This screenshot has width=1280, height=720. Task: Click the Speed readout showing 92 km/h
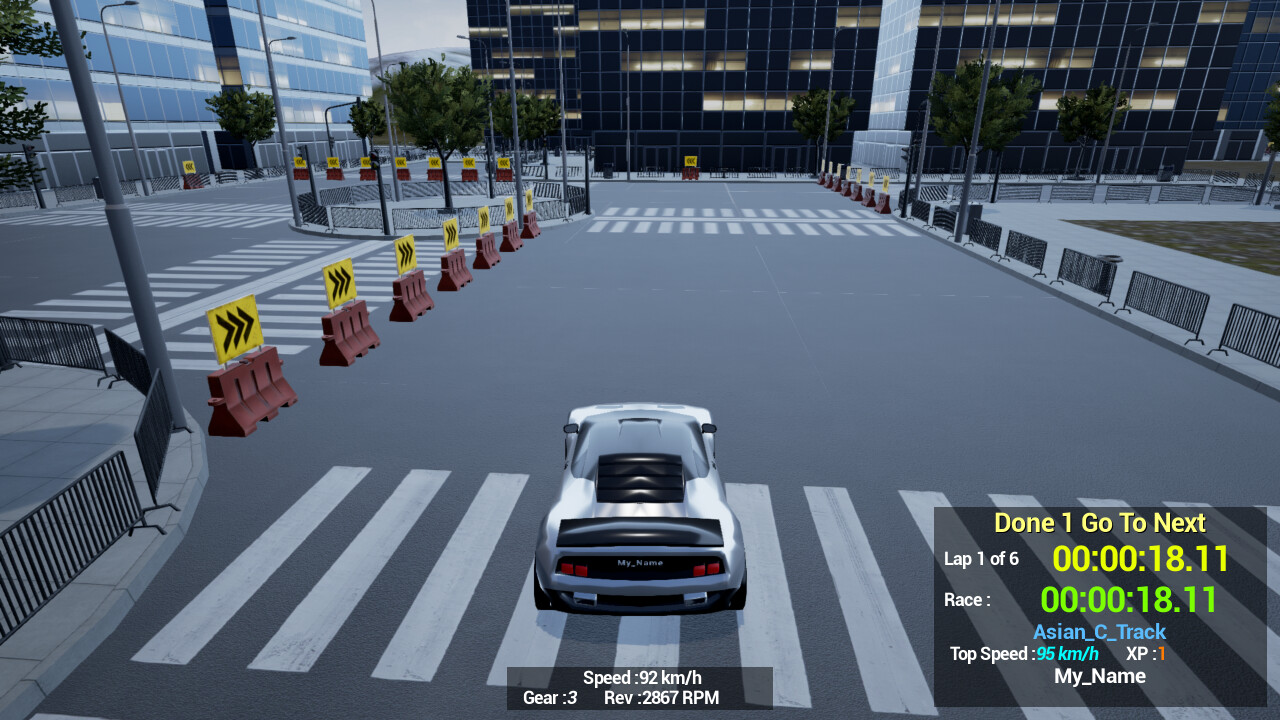tap(643, 677)
